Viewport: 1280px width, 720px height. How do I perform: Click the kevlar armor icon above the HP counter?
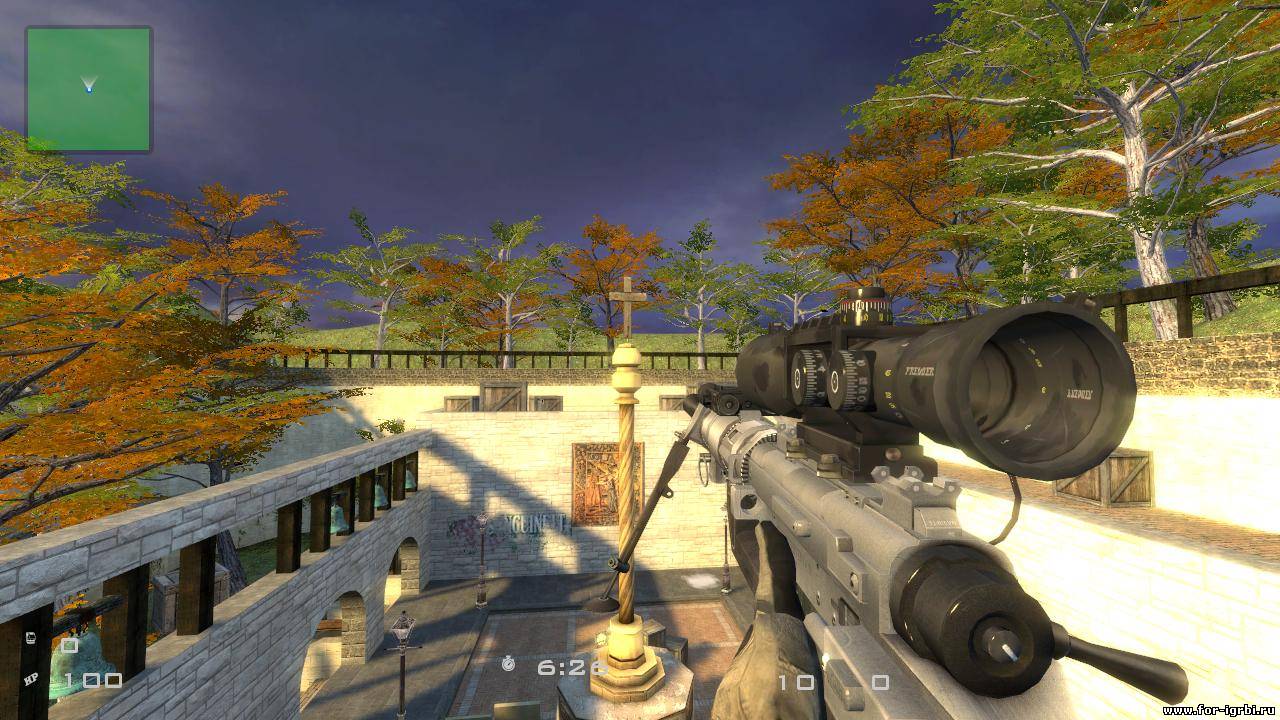tap(32, 637)
